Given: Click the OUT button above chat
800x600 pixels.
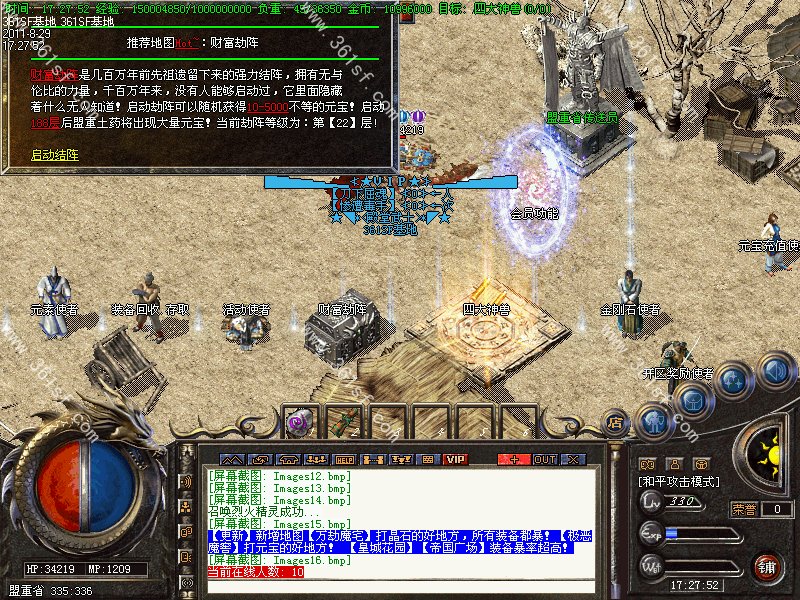Looking at the screenshot, I should (x=545, y=459).
